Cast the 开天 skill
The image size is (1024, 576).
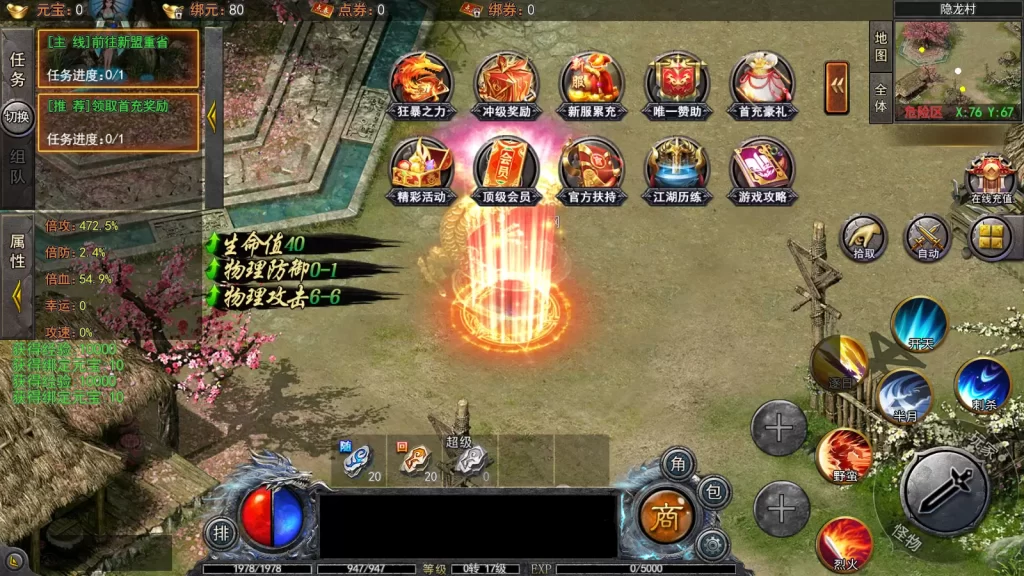point(919,324)
